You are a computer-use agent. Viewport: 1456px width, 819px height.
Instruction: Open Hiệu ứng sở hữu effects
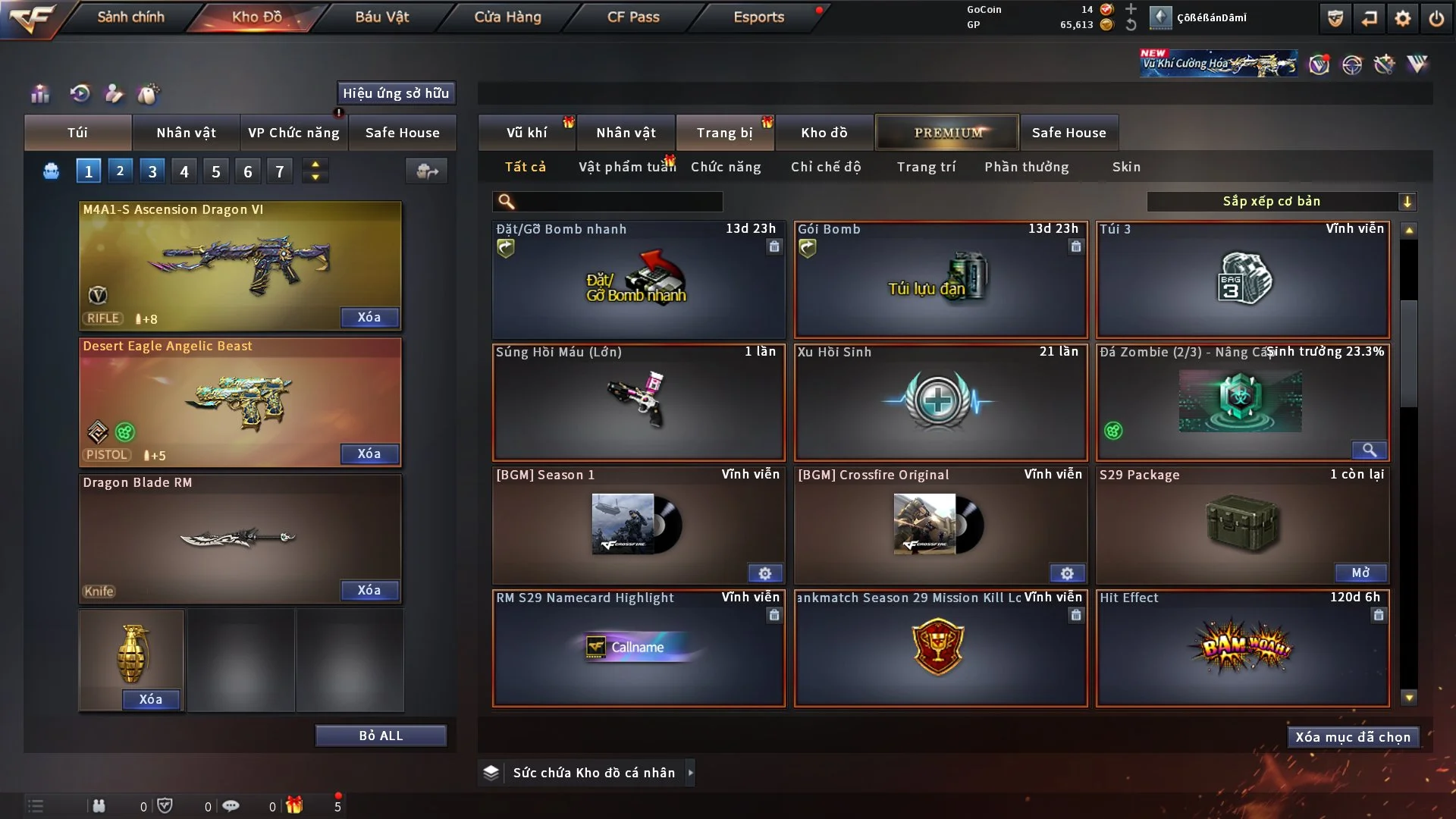tap(396, 93)
